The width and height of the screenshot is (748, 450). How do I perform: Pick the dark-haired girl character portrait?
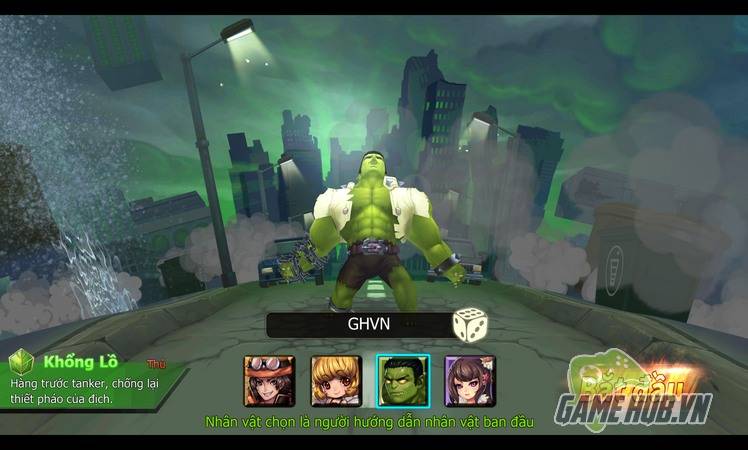point(468,381)
